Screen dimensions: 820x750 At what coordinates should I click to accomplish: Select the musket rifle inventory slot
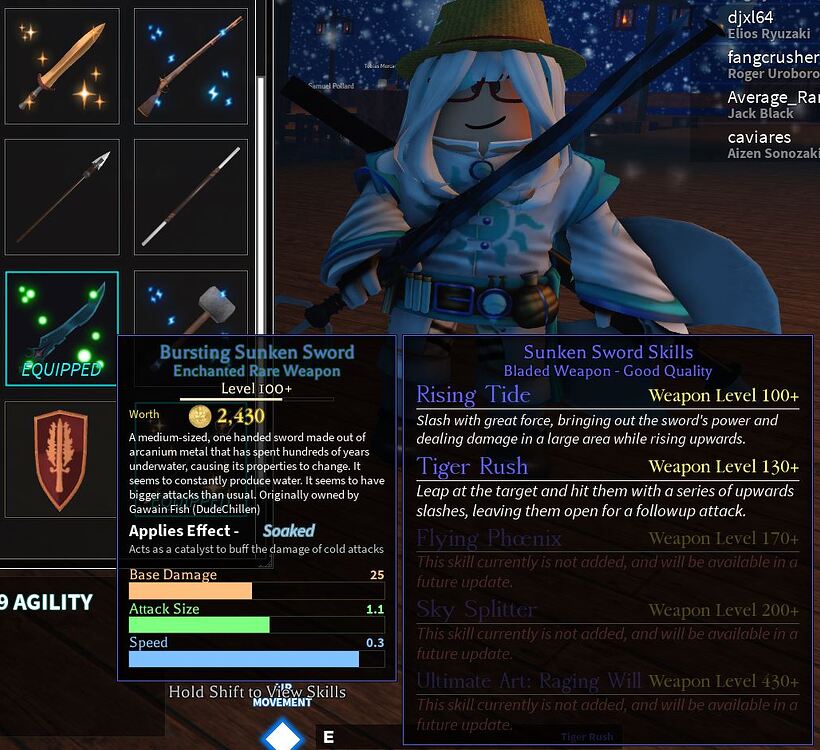click(x=191, y=66)
